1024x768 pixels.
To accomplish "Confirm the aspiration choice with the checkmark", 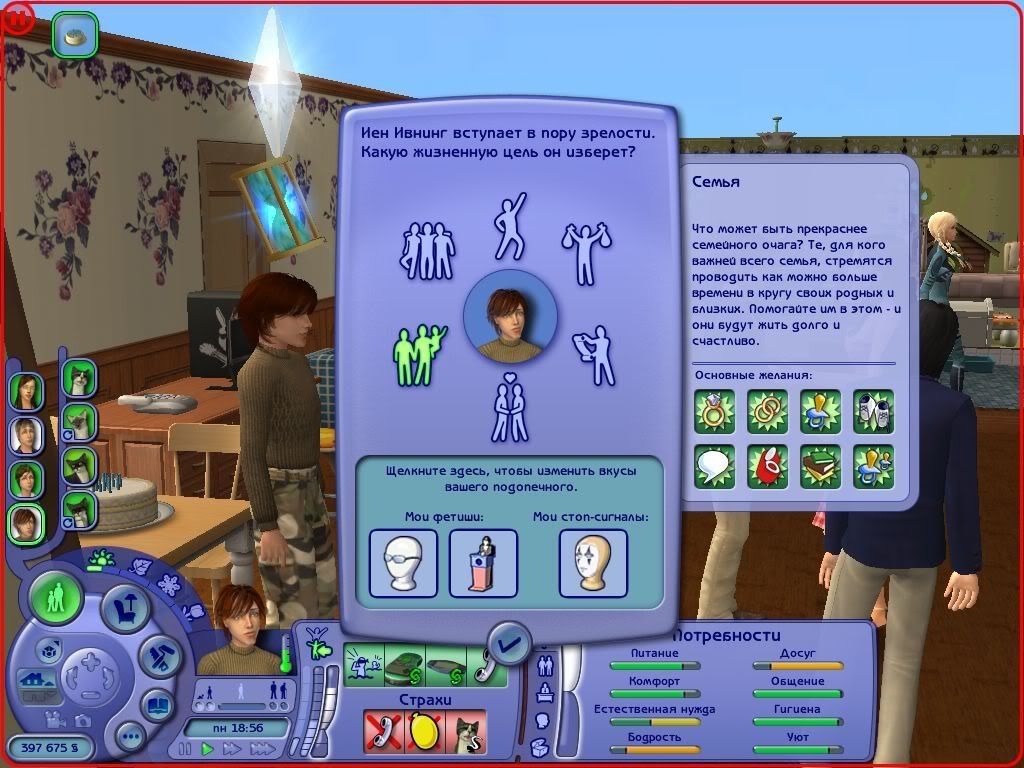I will [x=510, y=644].
